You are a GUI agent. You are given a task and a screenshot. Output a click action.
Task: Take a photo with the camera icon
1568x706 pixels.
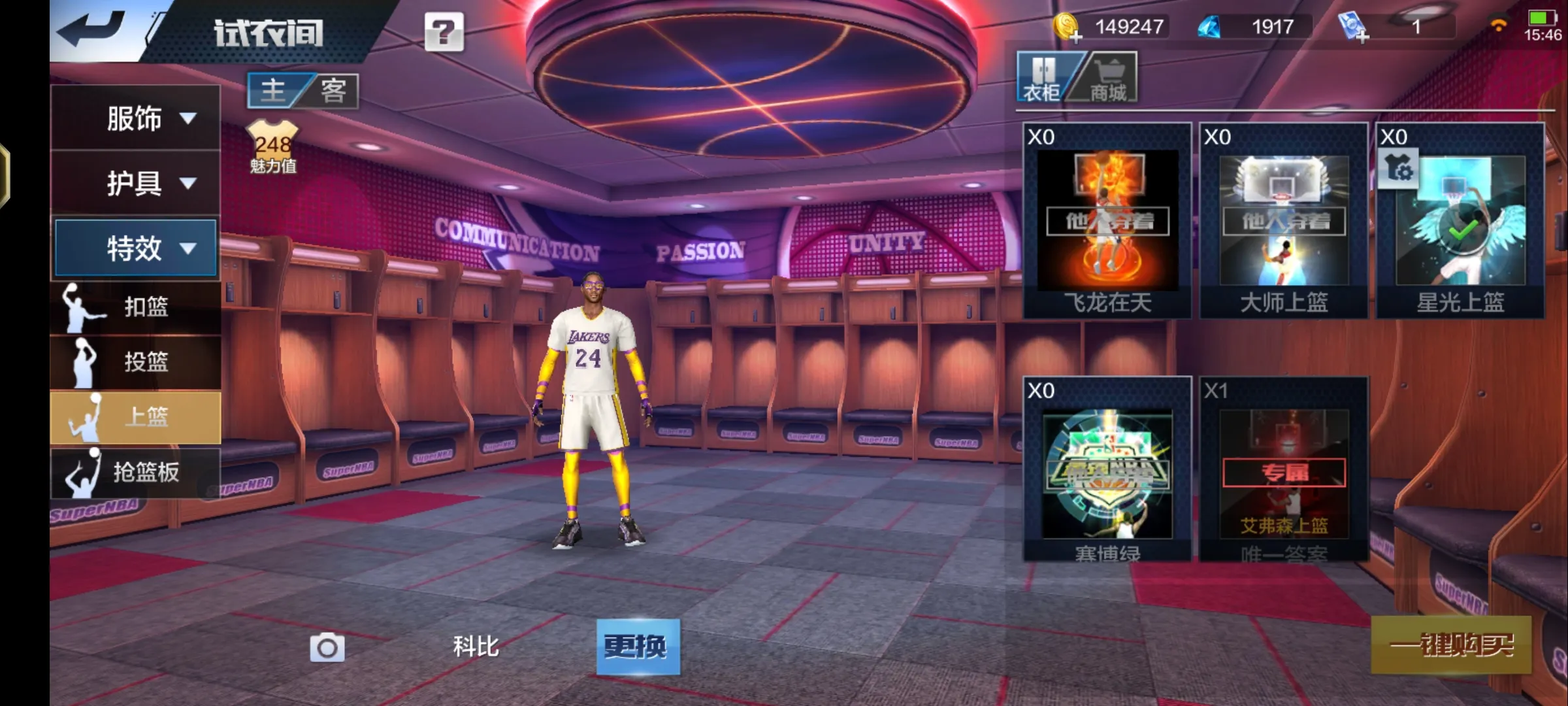tap(327, 647)
